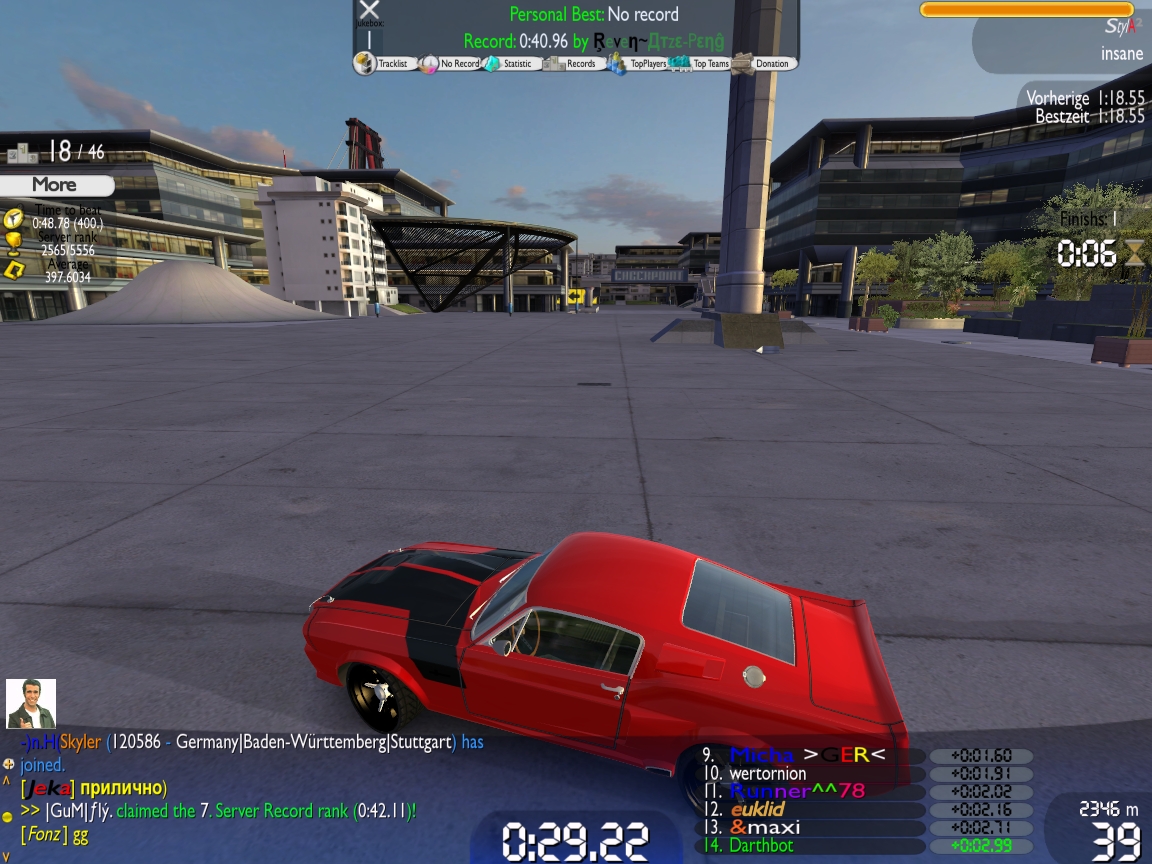Click the chat scroll-up arrow
Image resolution: width=1152 pixels, height=864 pixels.
click(7, 782)
